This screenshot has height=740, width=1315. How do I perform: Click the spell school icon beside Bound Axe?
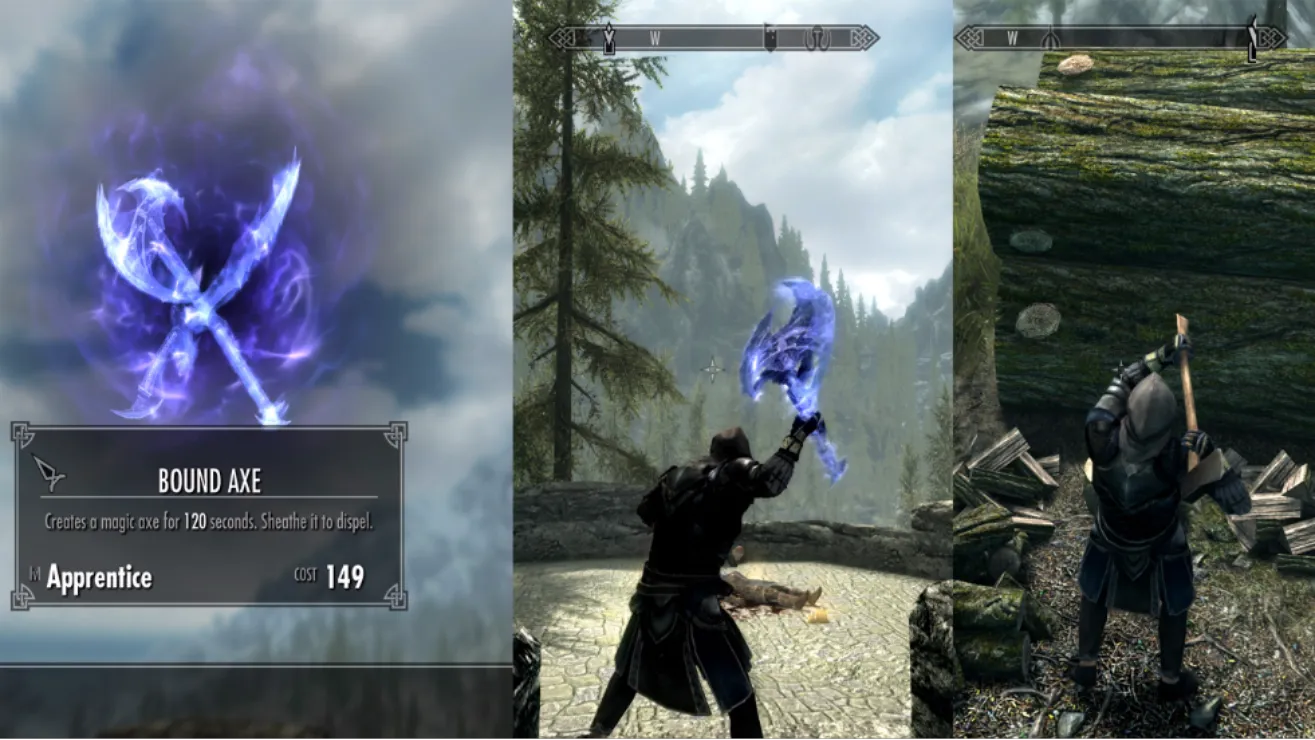pyautogui.click(x=48, y=471)
